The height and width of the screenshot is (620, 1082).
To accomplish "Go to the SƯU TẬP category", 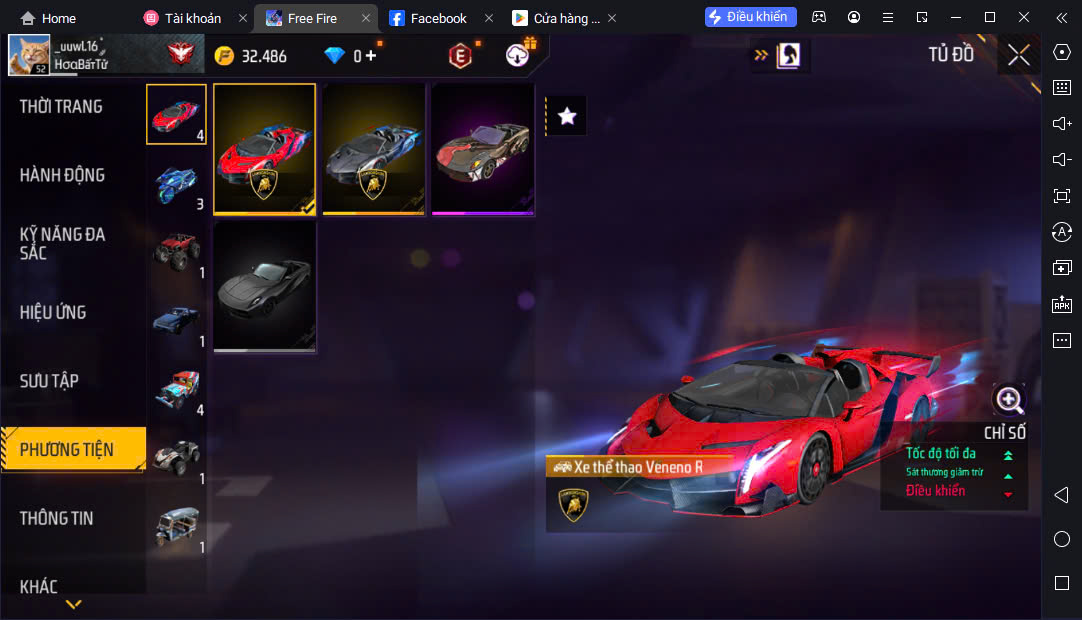I will 49,381.
